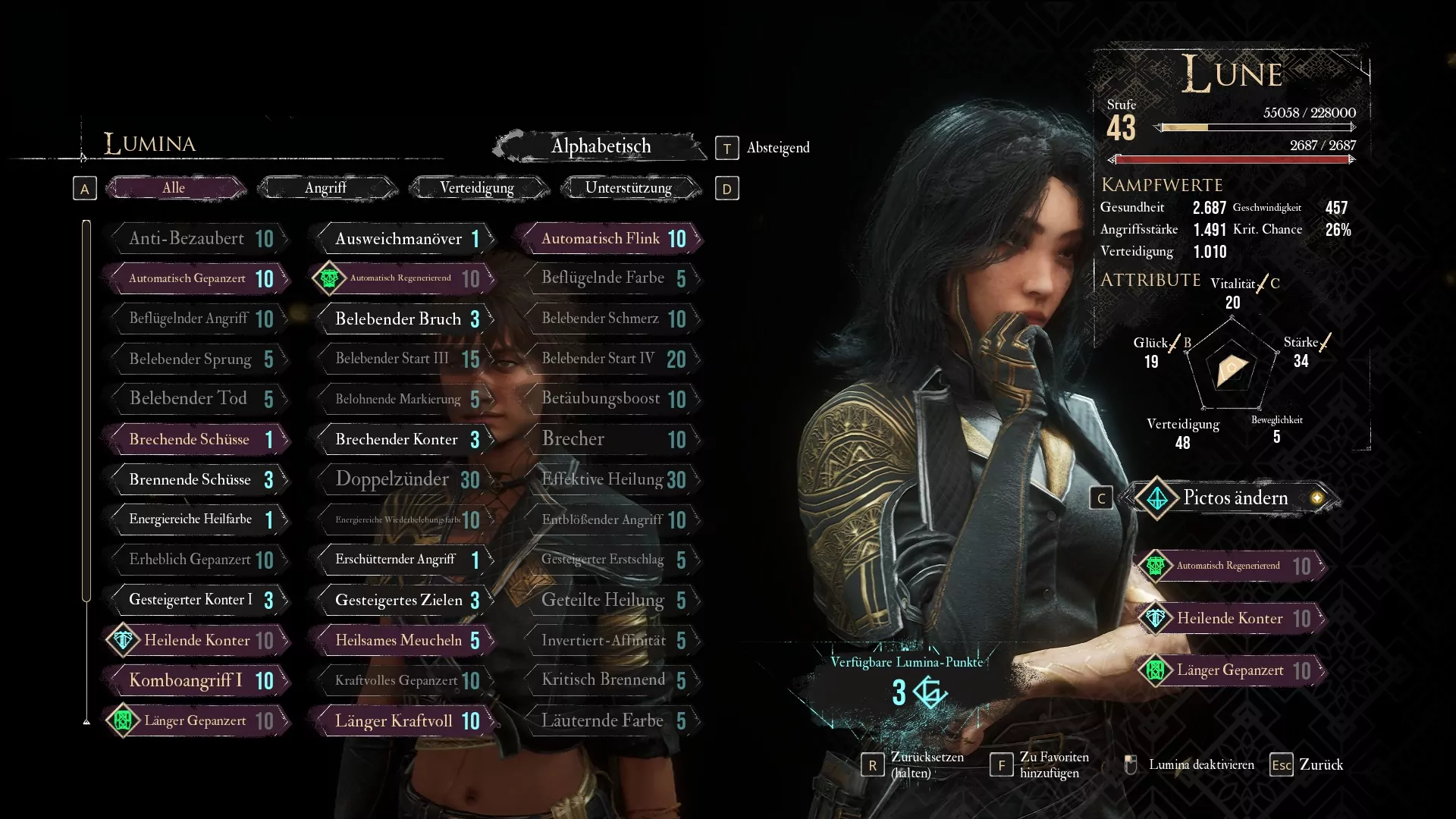The height and width of the screenshot is (819, 1456).
Task: Open the Pictos ändern menu
Action: point(1234,498)
